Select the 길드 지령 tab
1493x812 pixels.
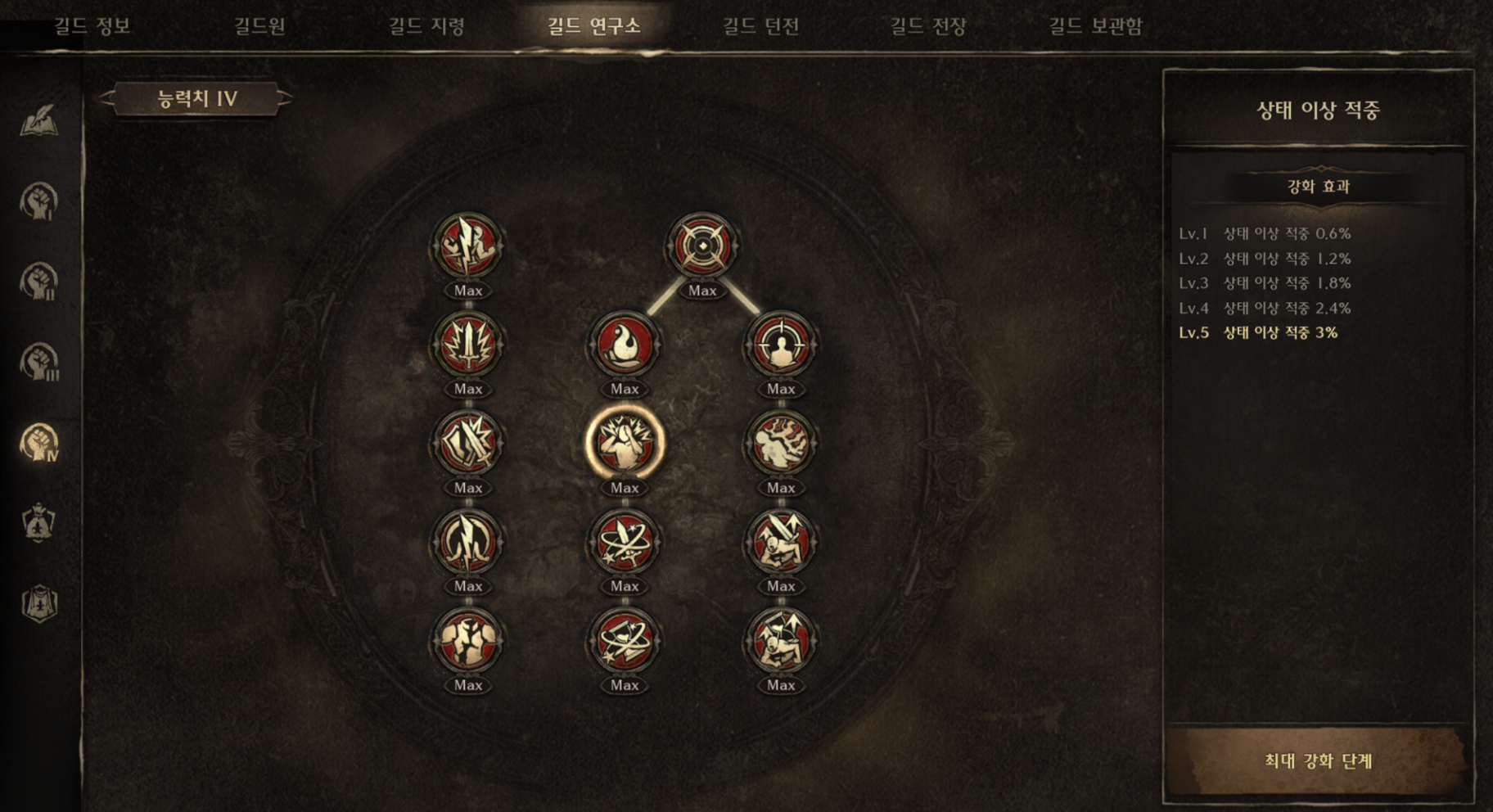coord(426,26)
